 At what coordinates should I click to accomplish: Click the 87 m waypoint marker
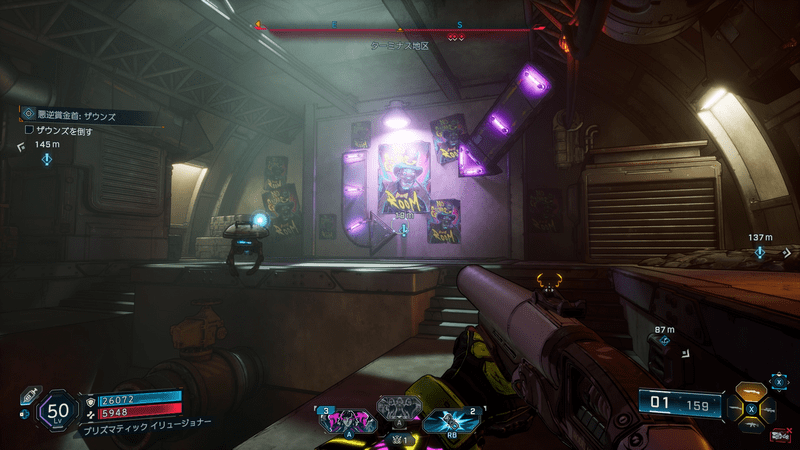click(x=662, y=342)
